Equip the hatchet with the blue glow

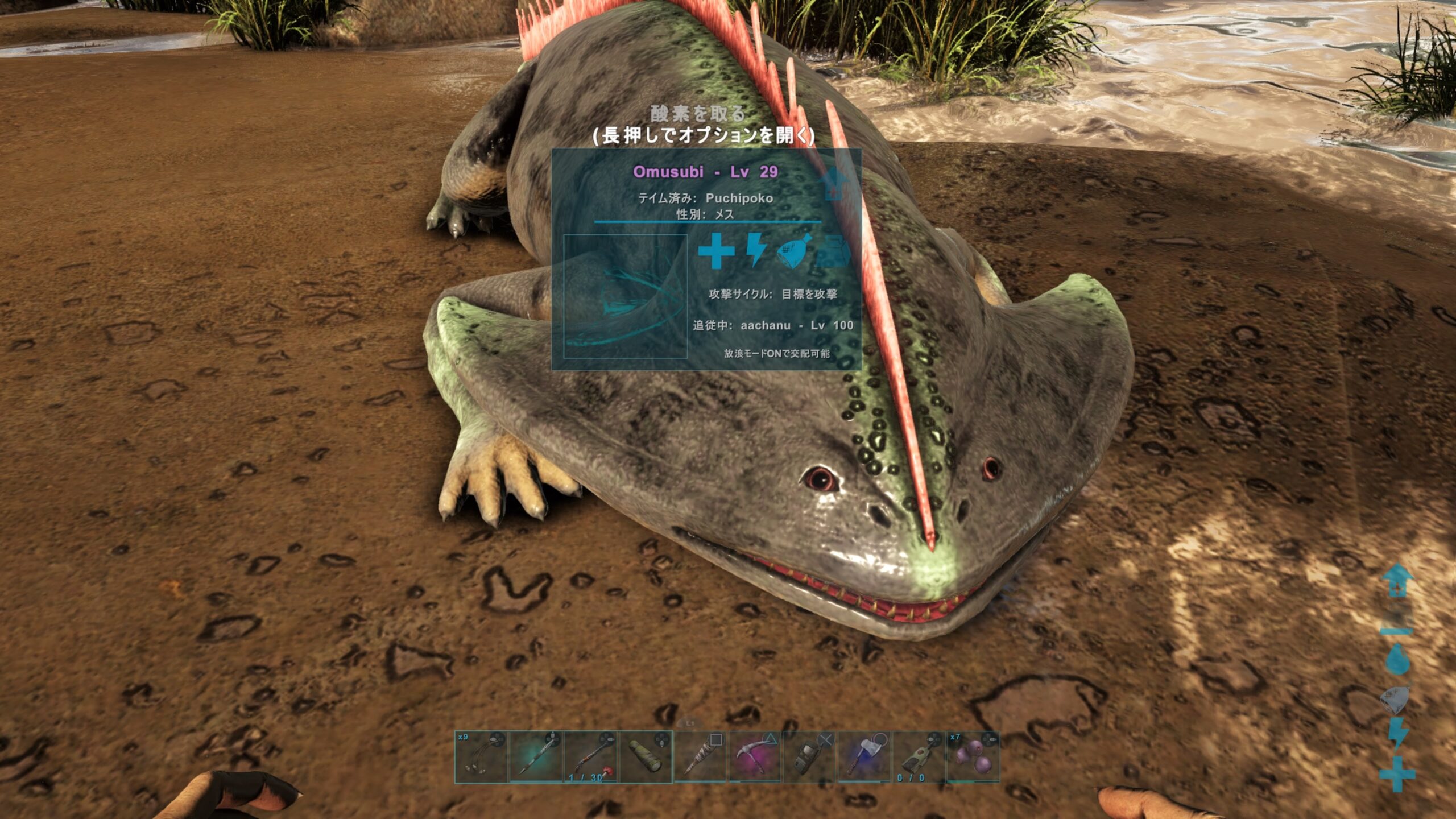coord(864,757)
